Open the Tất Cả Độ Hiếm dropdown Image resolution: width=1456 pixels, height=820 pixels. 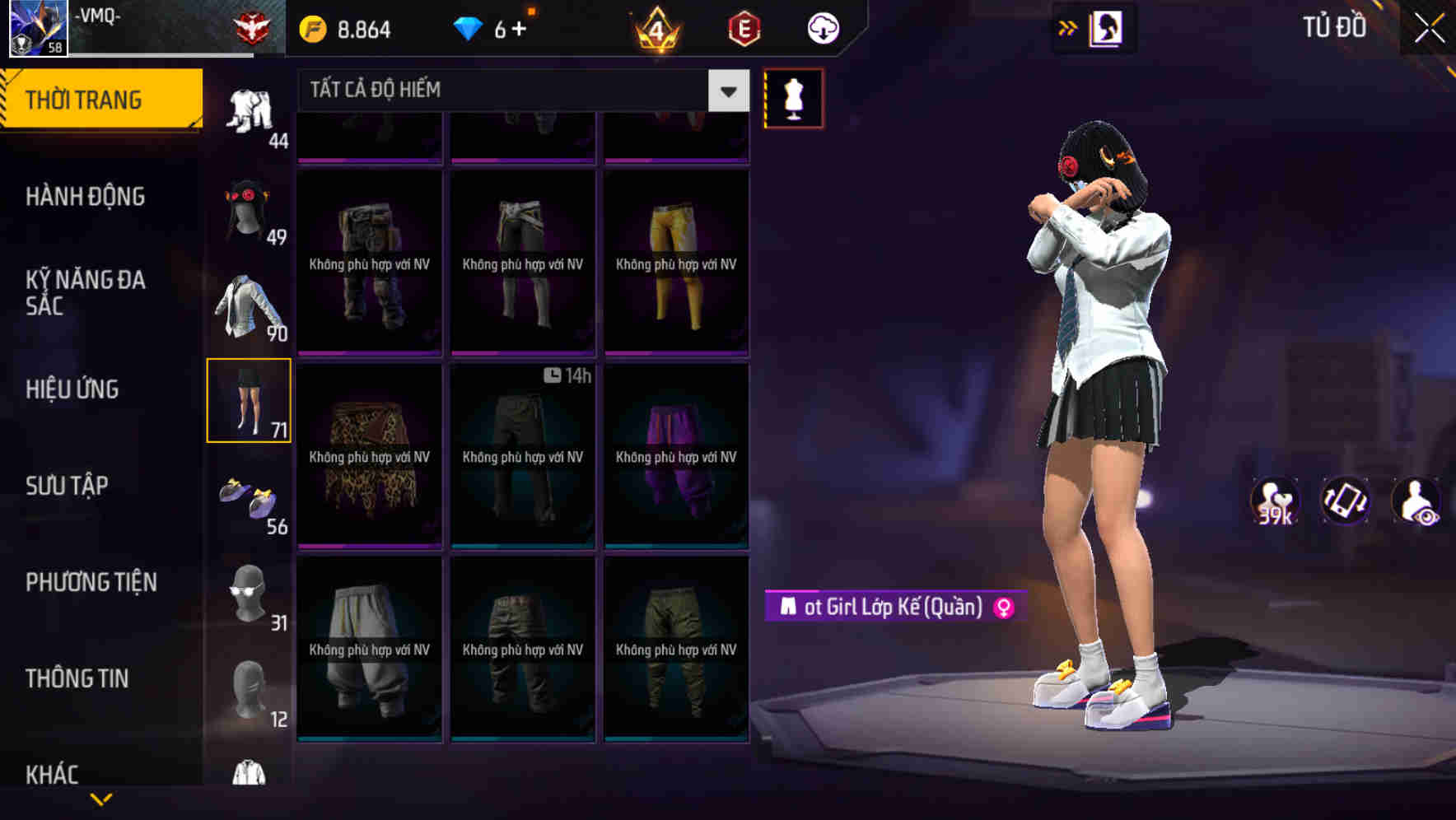(519, 91)
